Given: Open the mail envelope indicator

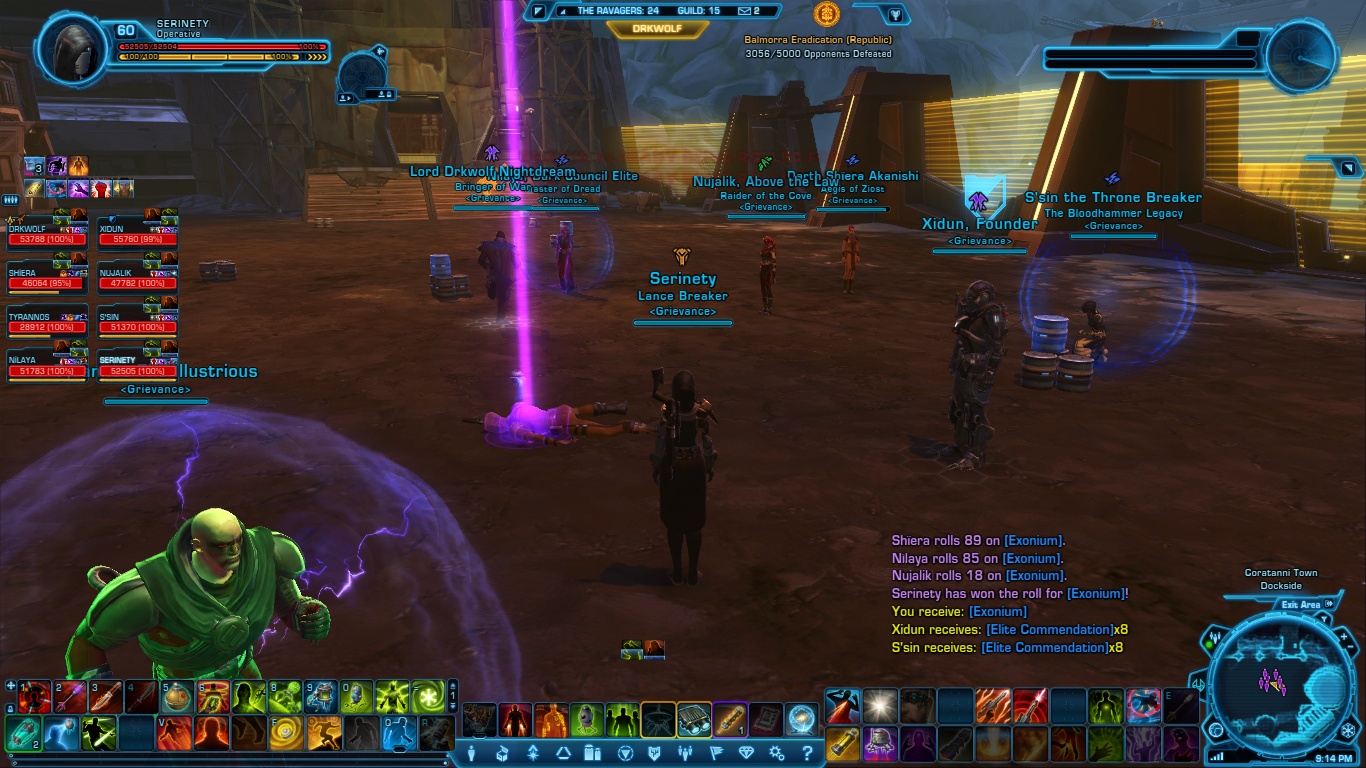Looking at the screenshot, I should [x=744, y=11].
